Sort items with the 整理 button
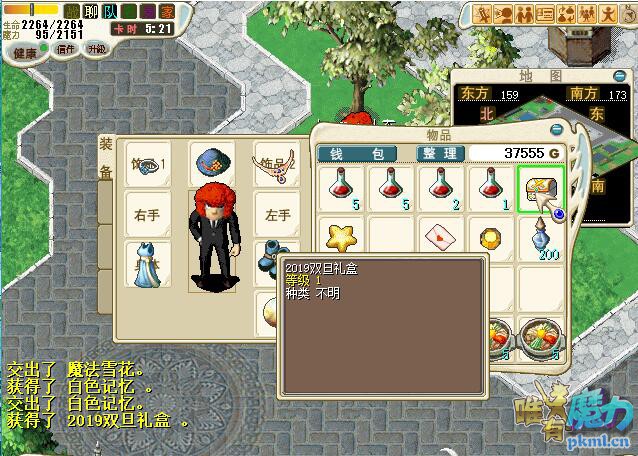Screen dimensions: 638x456 tap(441, 153)
